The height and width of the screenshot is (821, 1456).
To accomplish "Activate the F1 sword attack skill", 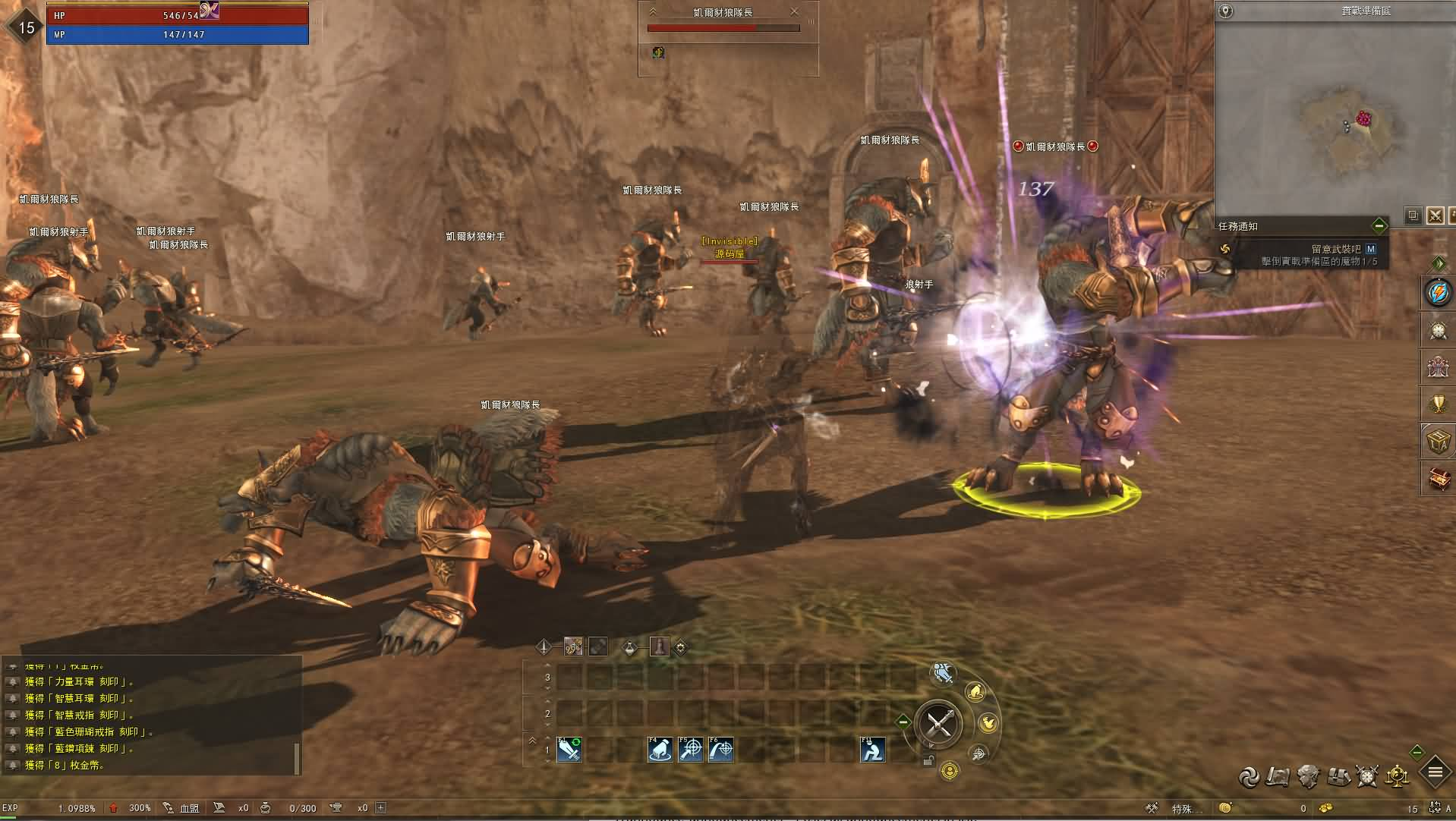I will click(x=569, y=750).
